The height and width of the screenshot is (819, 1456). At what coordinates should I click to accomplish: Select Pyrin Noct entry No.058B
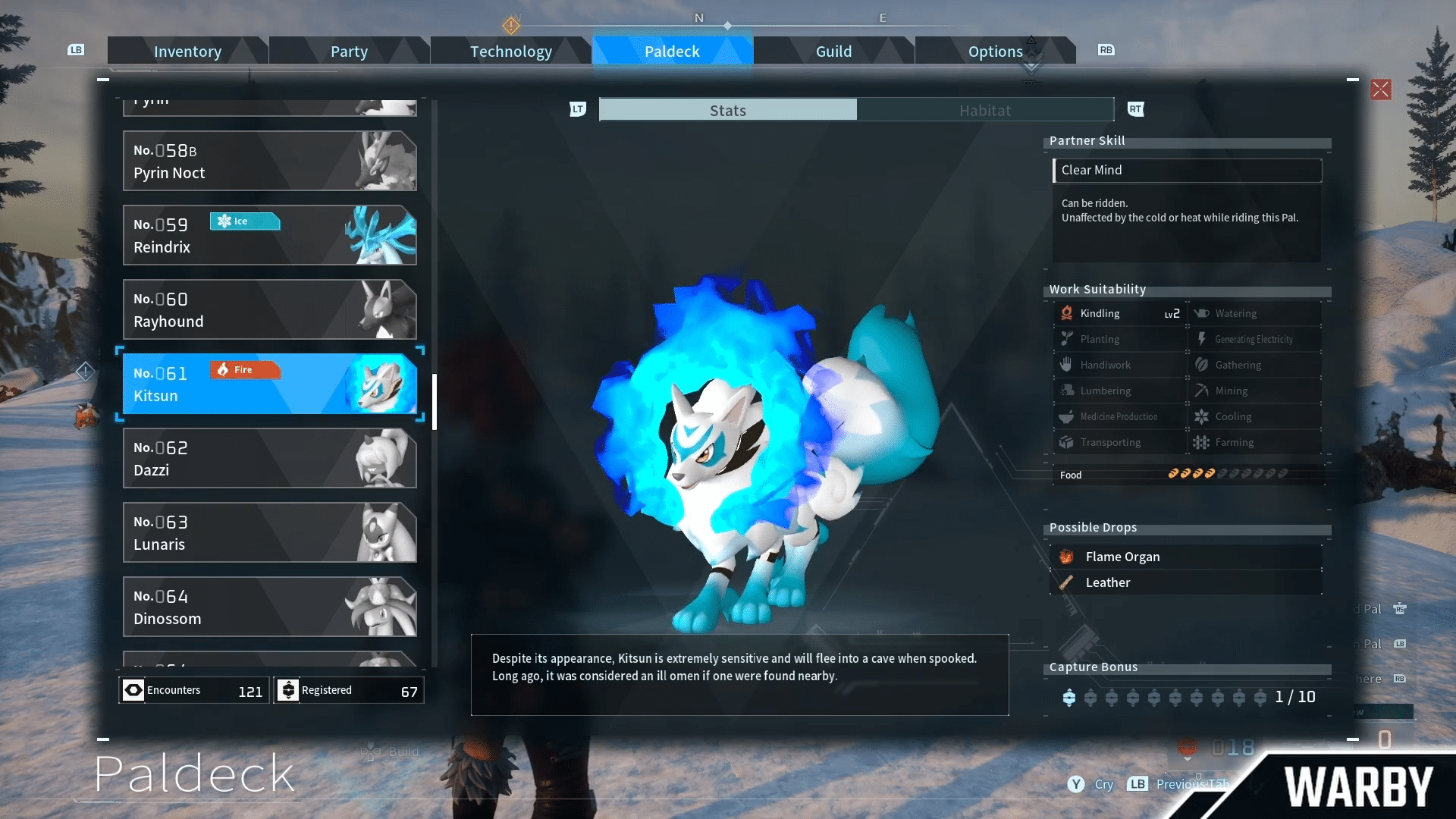[269, 161]
